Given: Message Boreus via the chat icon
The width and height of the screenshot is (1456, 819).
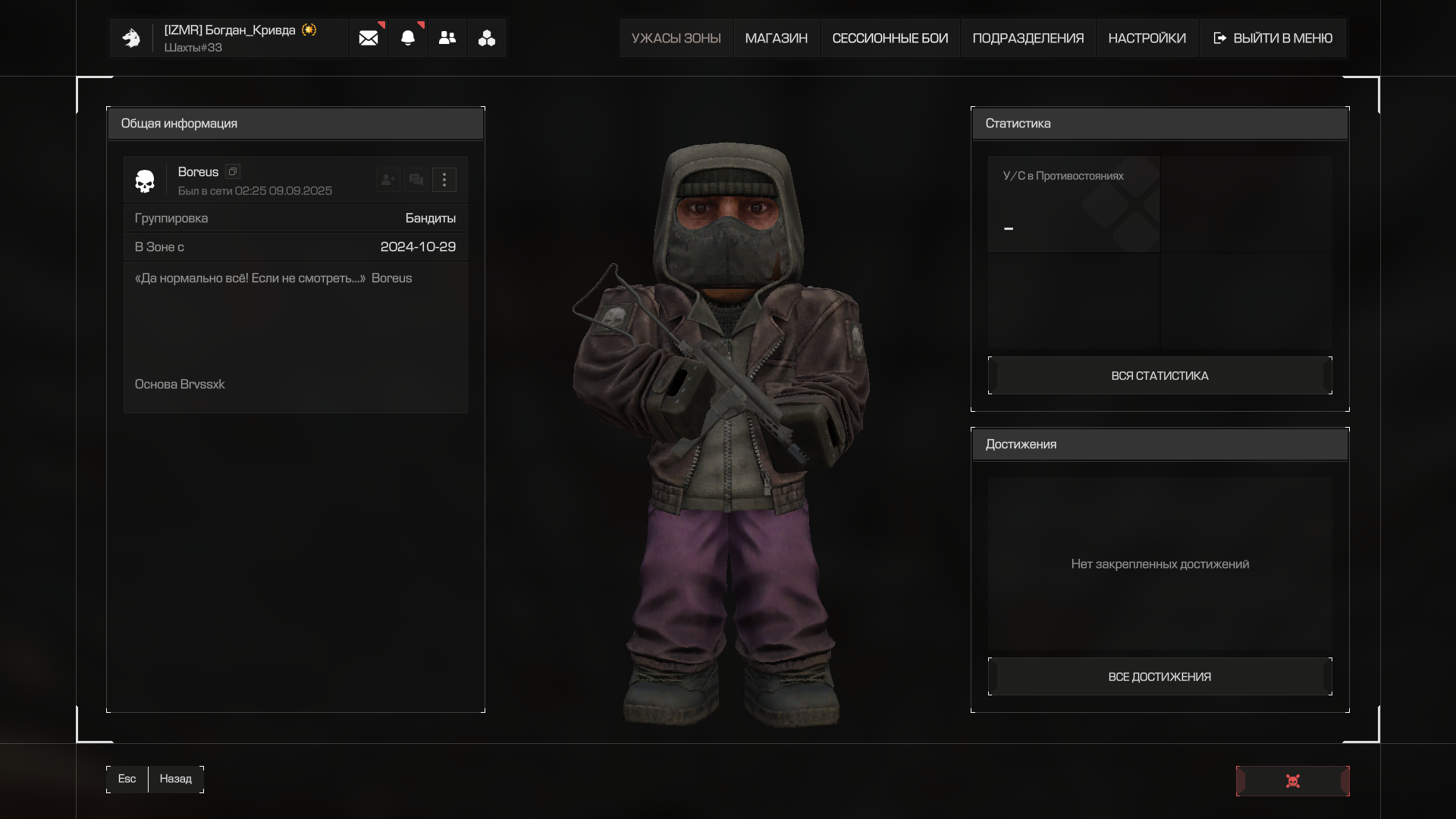Looking at the screenshot, I should [x=416, y=180].
